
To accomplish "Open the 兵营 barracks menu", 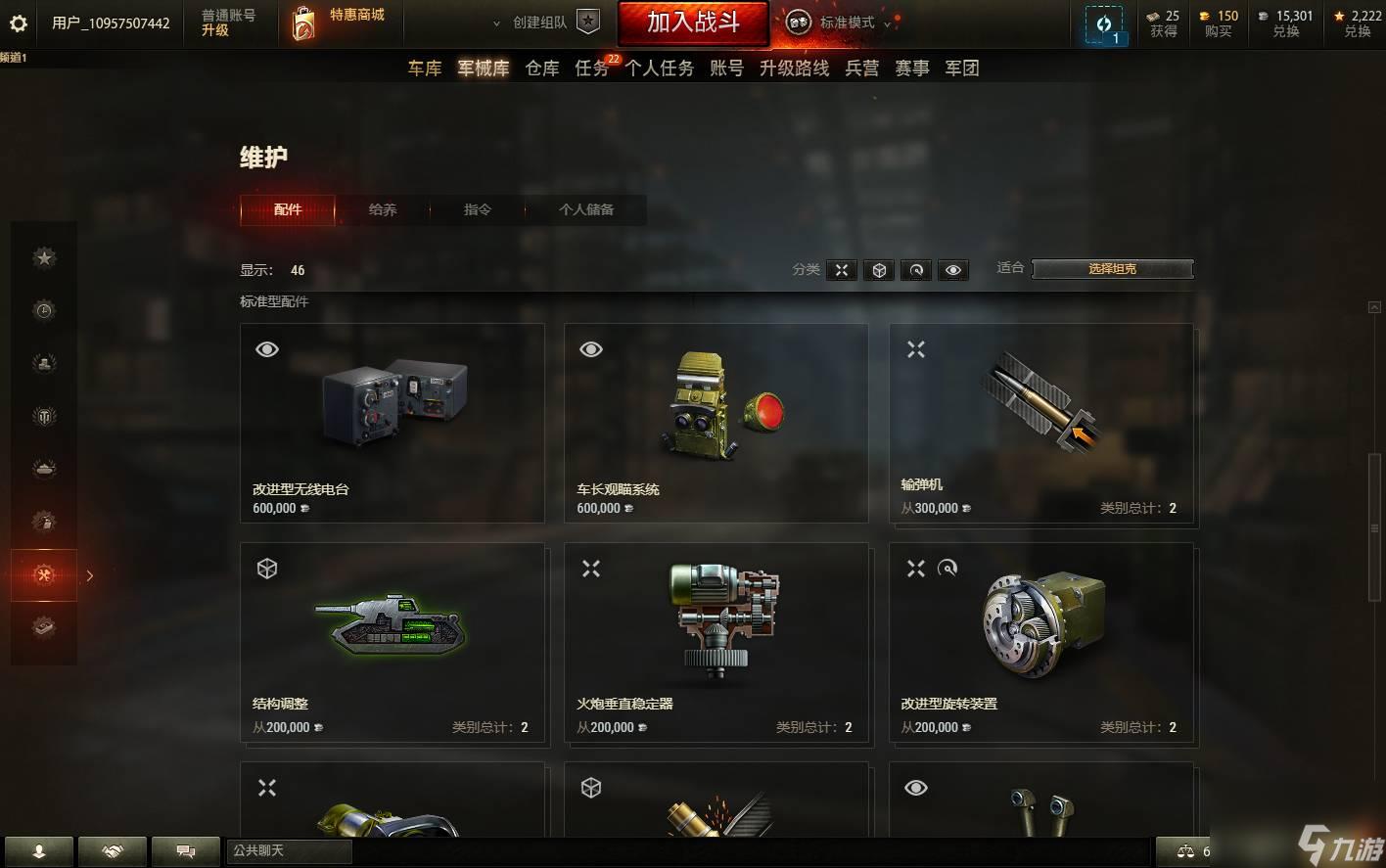I will [x=862, y=69].
